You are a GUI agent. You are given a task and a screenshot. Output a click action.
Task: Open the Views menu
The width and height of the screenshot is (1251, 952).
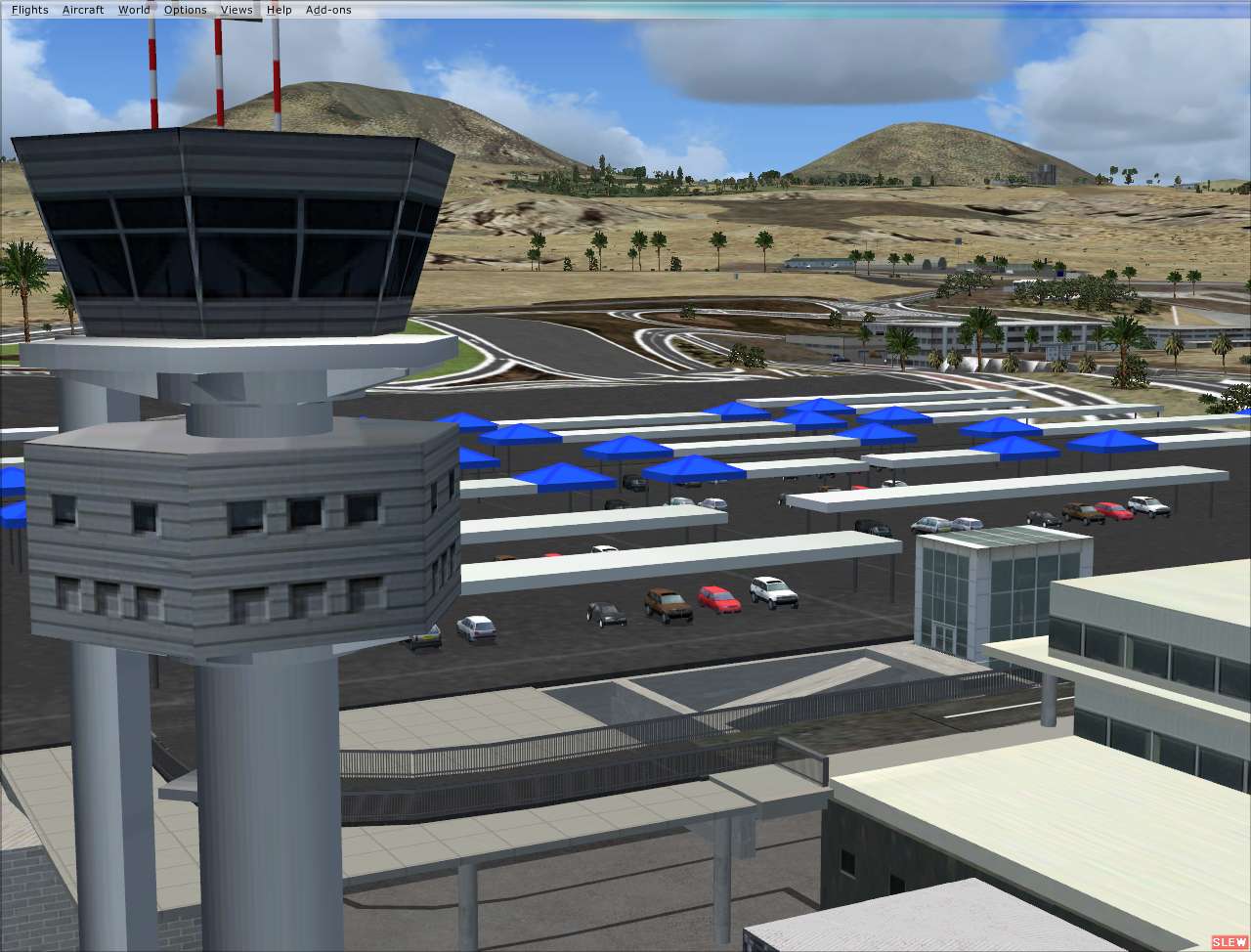236,9
